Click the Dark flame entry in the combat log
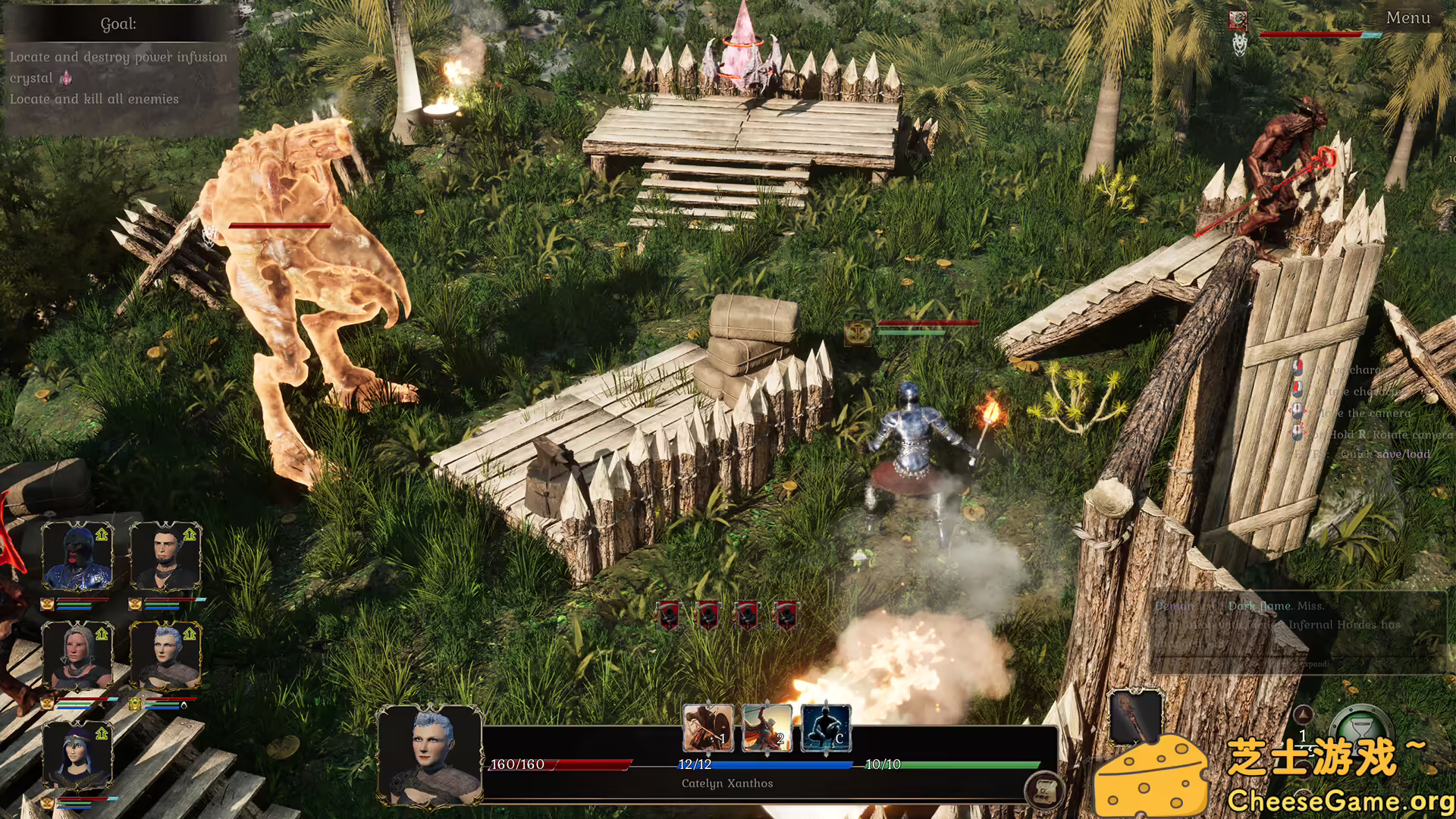This screenshot has height=819, width=1456. pos(1258,606)
